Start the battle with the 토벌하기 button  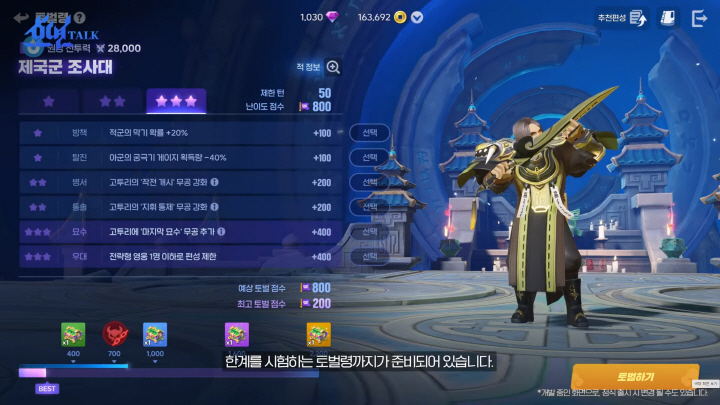pyautogui.click(x=635, y=376)
